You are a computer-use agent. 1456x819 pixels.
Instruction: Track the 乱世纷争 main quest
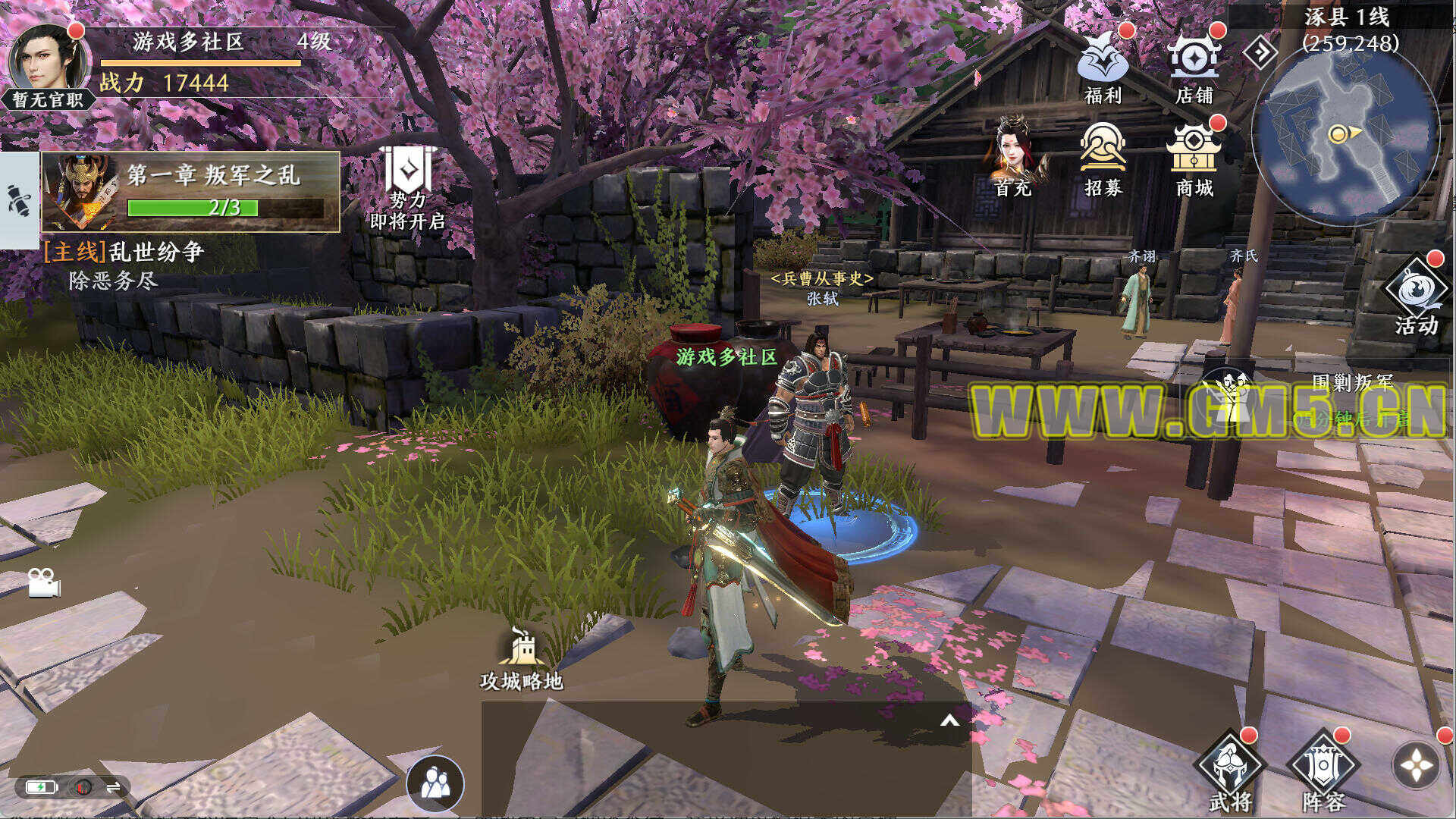(125, 265)
